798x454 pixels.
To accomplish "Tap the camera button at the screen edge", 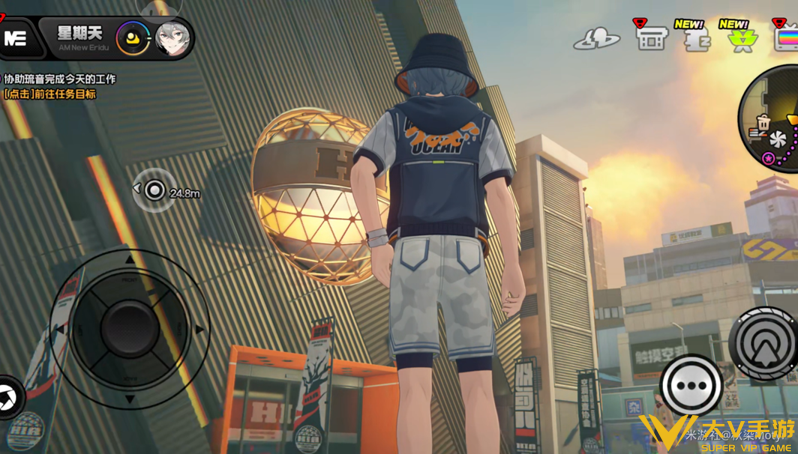I will point(7,397).
